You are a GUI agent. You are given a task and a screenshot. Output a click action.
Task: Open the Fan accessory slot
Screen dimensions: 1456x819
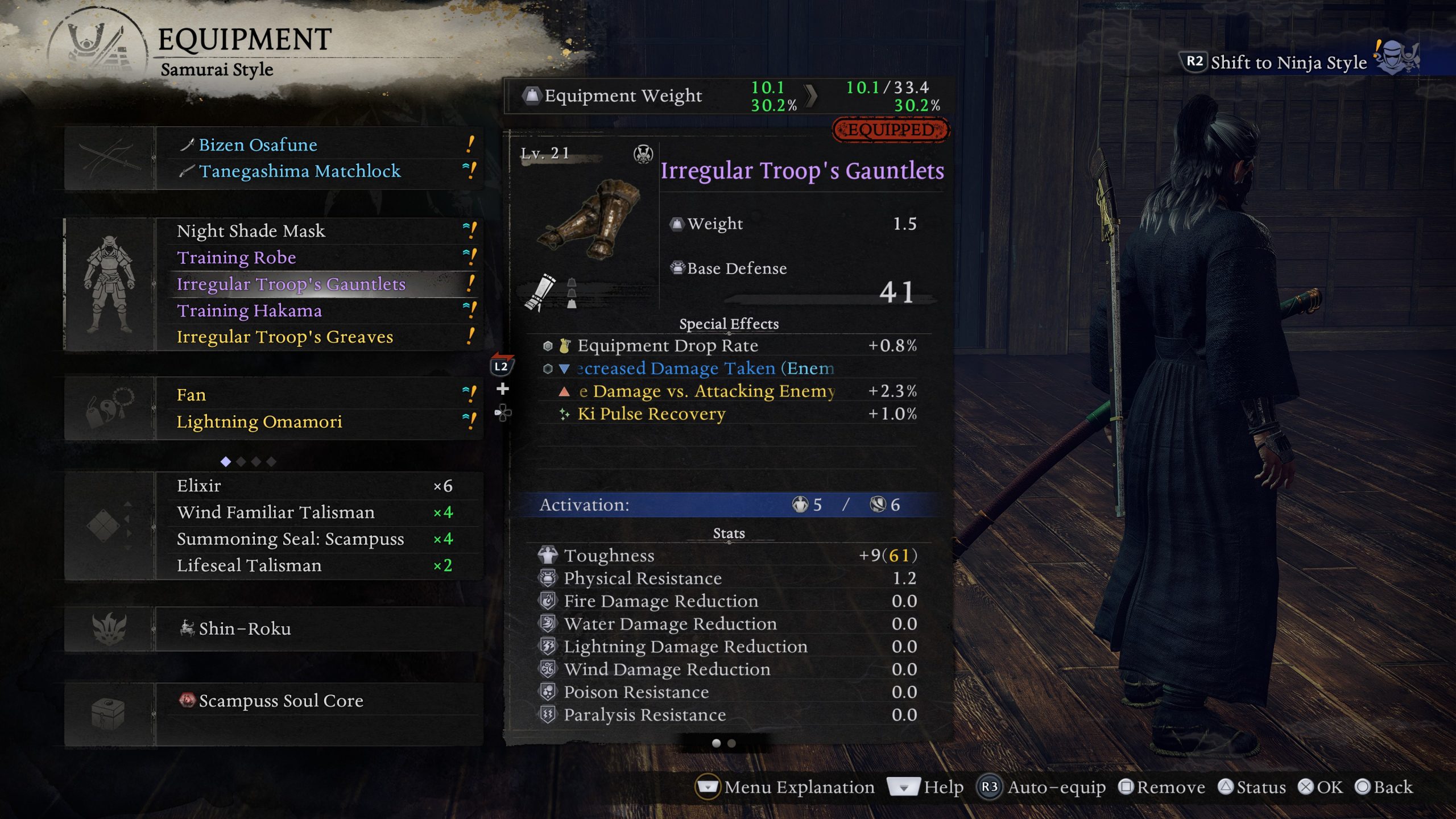point(191,395)
